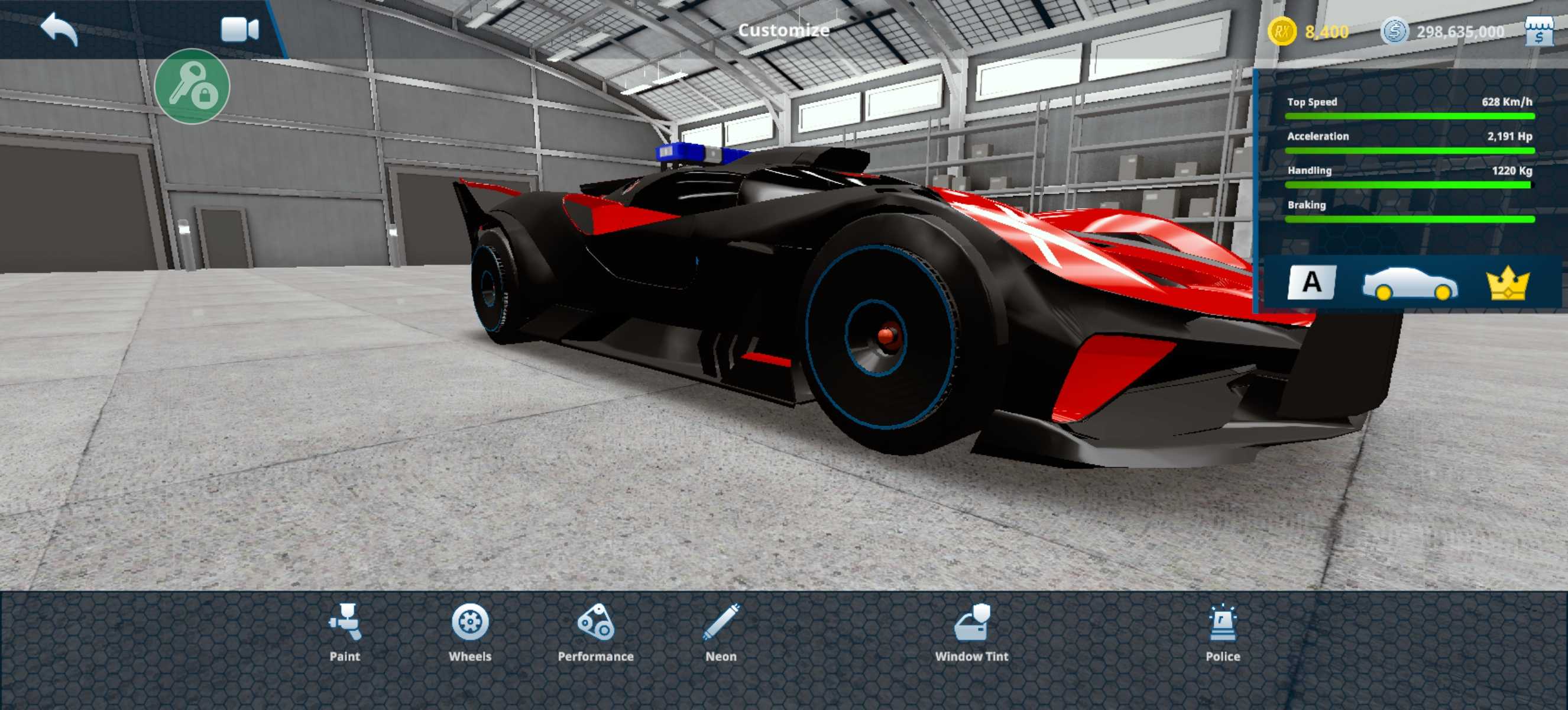This screenshot has height=710, width=1568.
Task: Click the gold crown icon
Action: click(1508, 284)
